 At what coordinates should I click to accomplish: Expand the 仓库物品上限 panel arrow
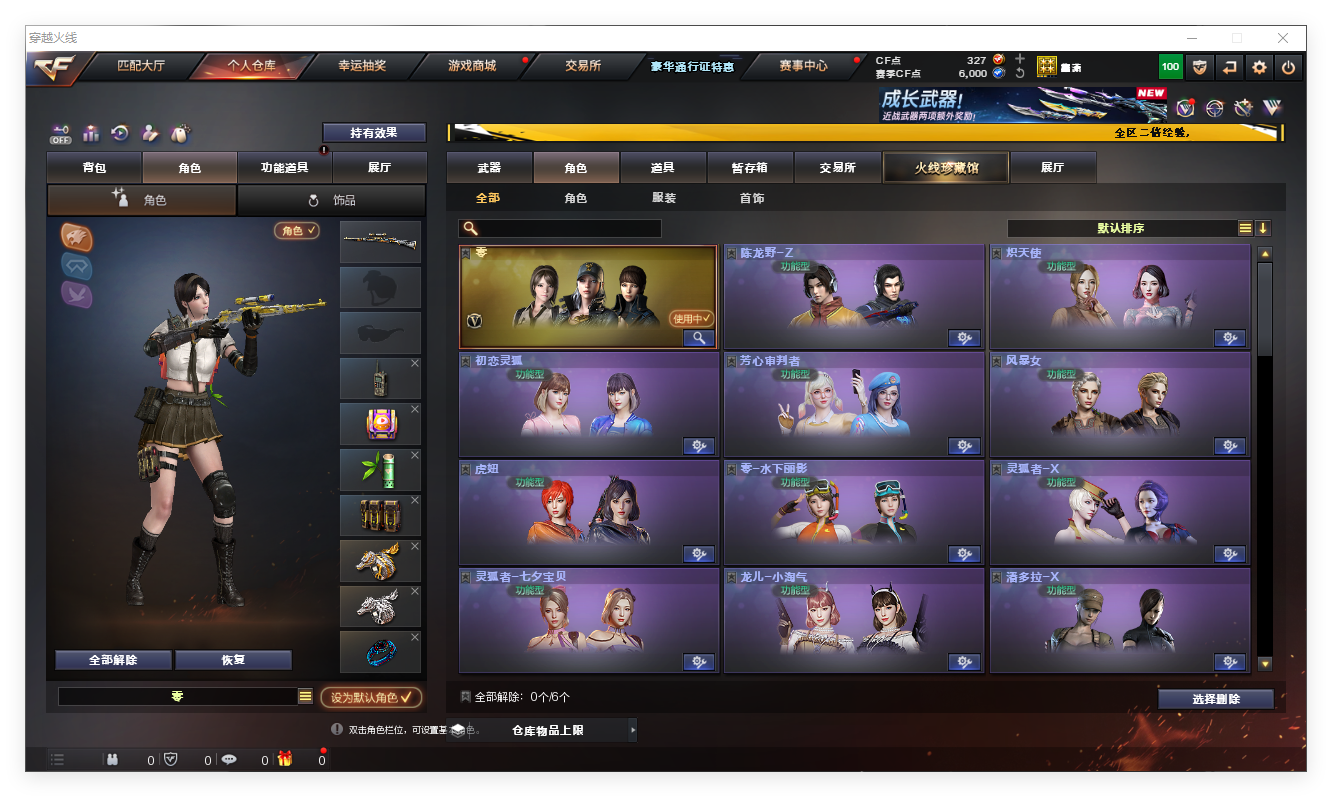click(x=631, y=730)
